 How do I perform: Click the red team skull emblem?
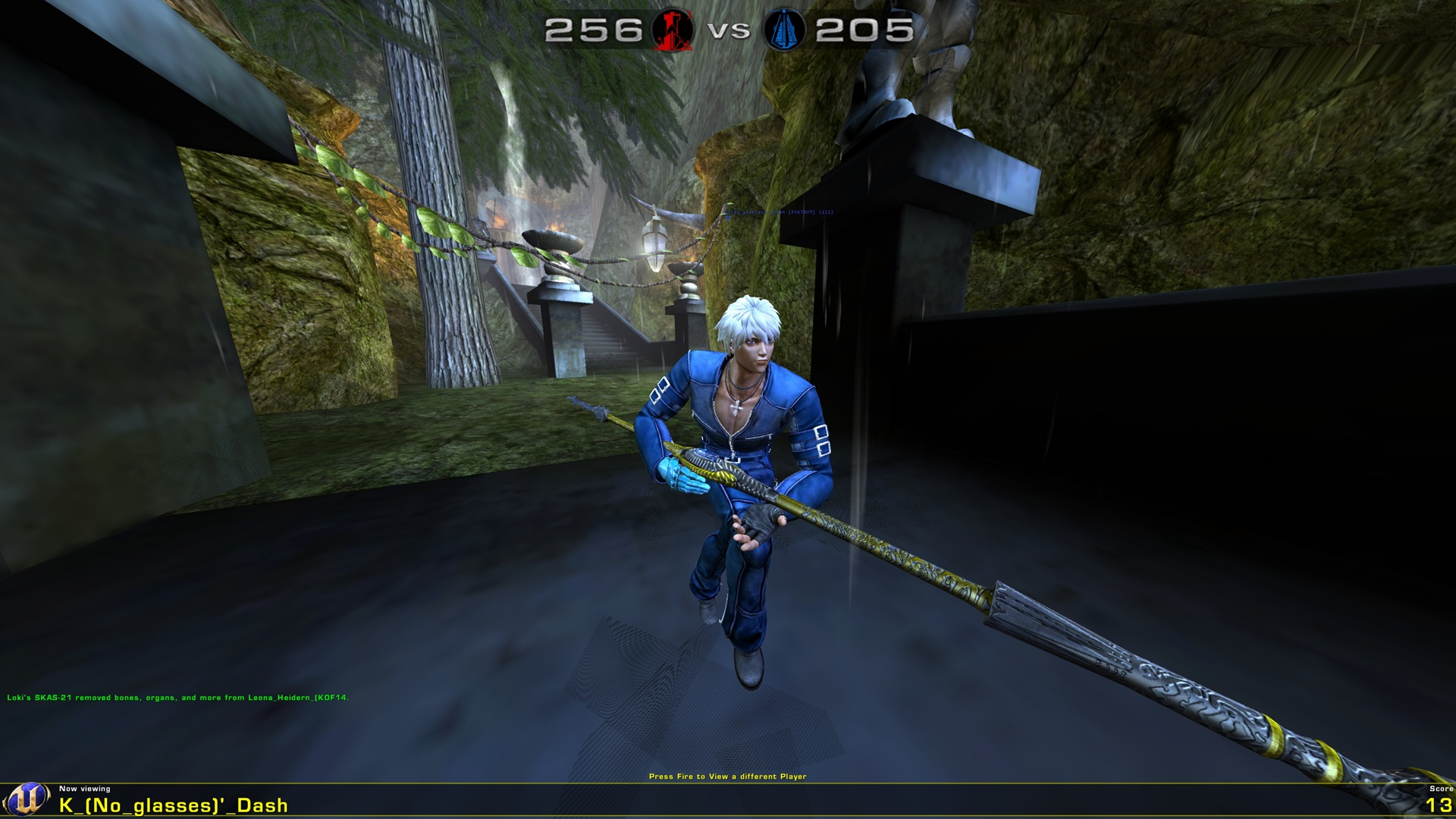pos(672,31)
